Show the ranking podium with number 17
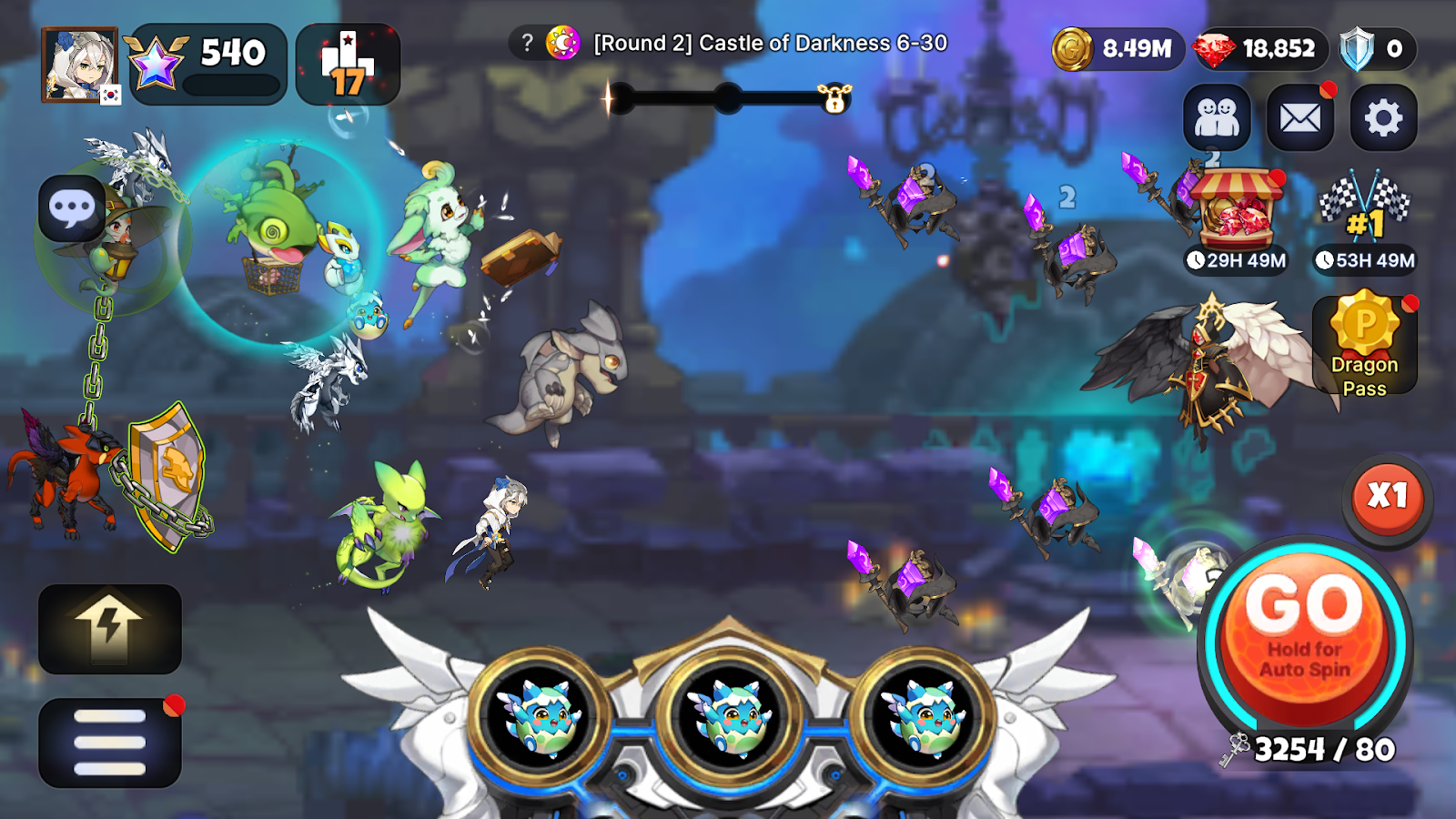The height and width of the screenshot is (819, 1456). coord(348,65)
